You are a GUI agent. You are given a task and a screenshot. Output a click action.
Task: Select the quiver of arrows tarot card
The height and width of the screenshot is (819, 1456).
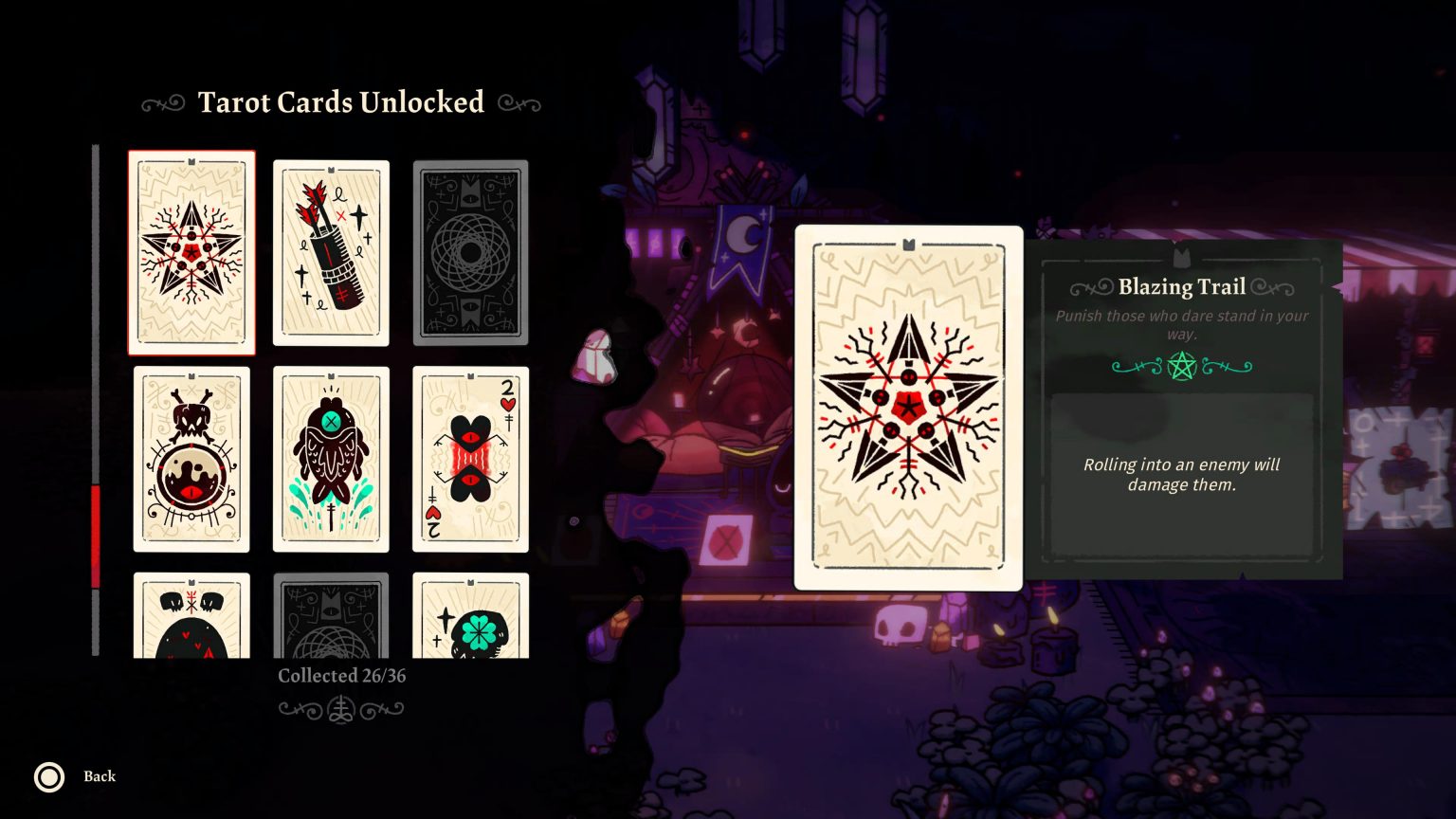click(331, 251)
